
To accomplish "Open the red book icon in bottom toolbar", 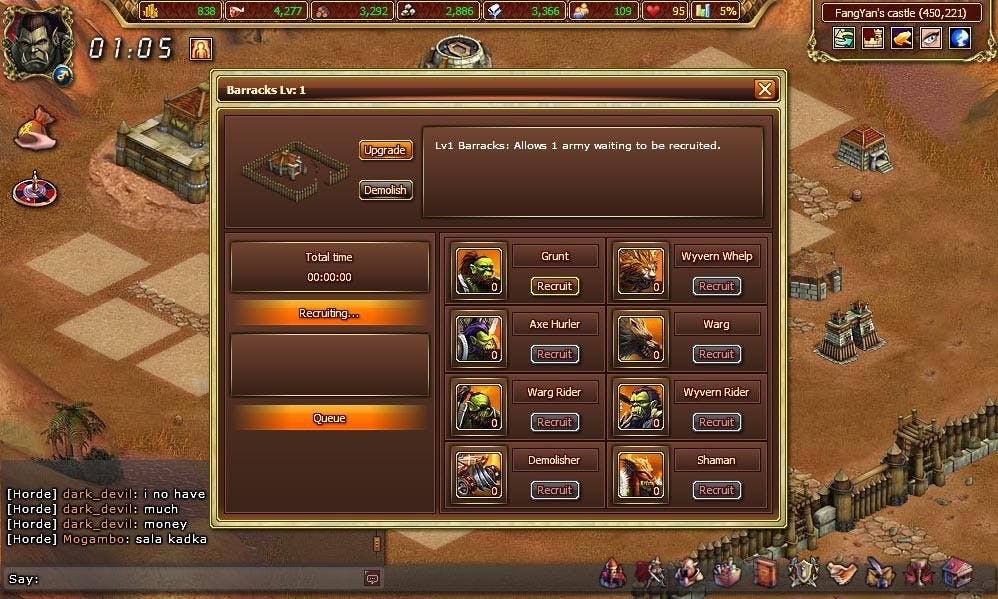I will [766, 573].
